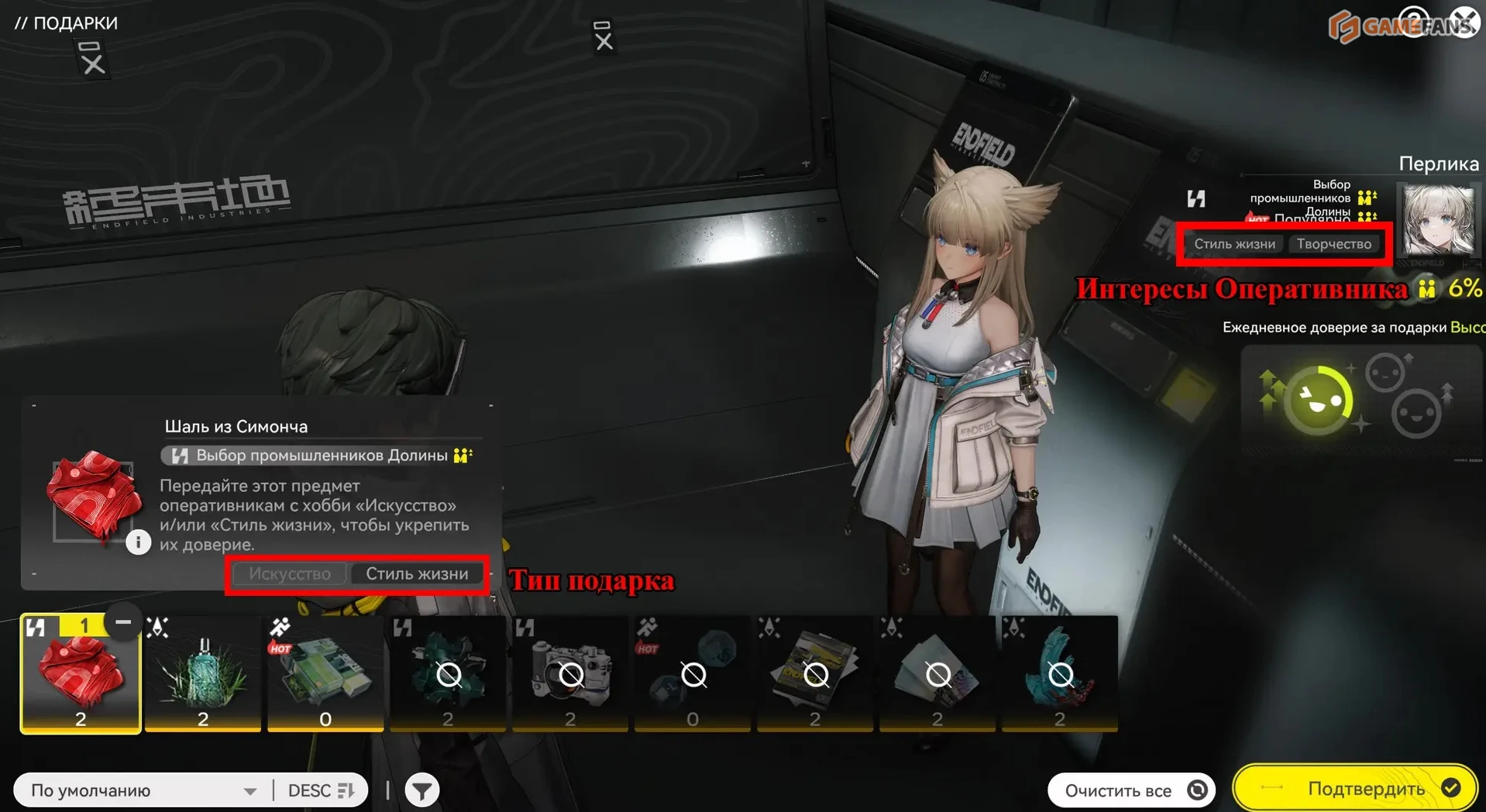
Task: Click the Искусство gift type tag
Action: 290,574
